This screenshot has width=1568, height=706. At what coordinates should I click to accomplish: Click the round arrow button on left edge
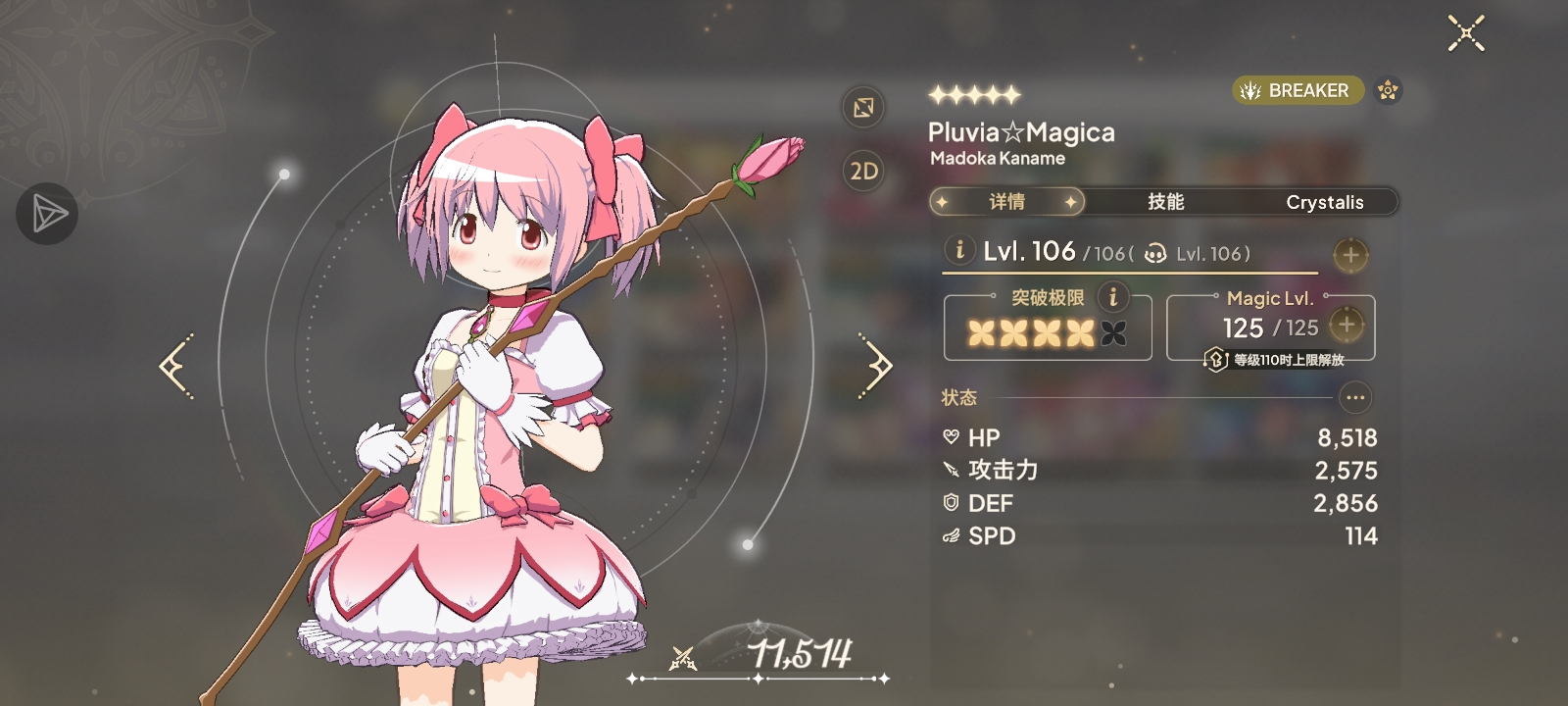(x=47, y=214)
